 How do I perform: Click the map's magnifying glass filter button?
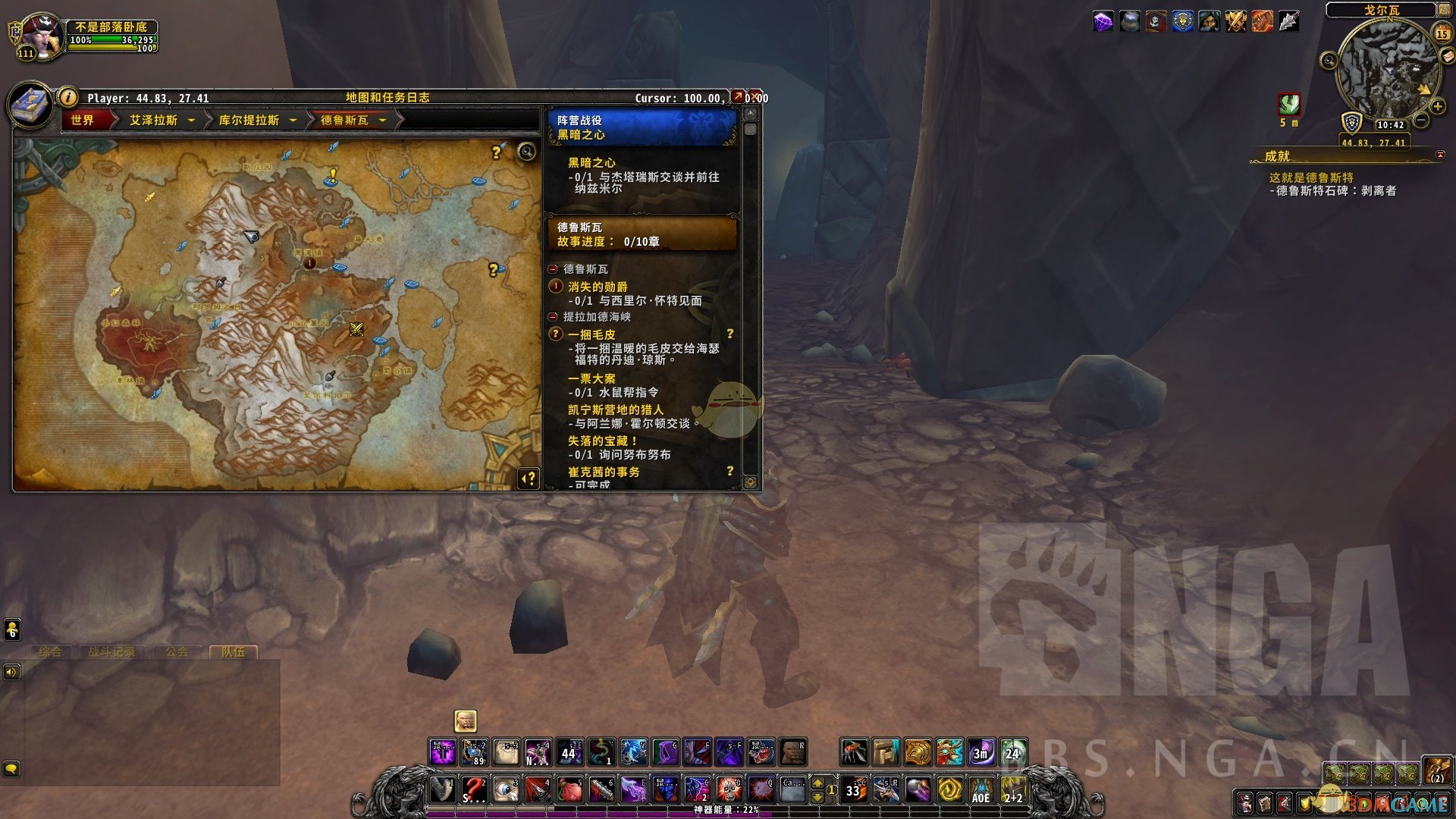point(526,152)
